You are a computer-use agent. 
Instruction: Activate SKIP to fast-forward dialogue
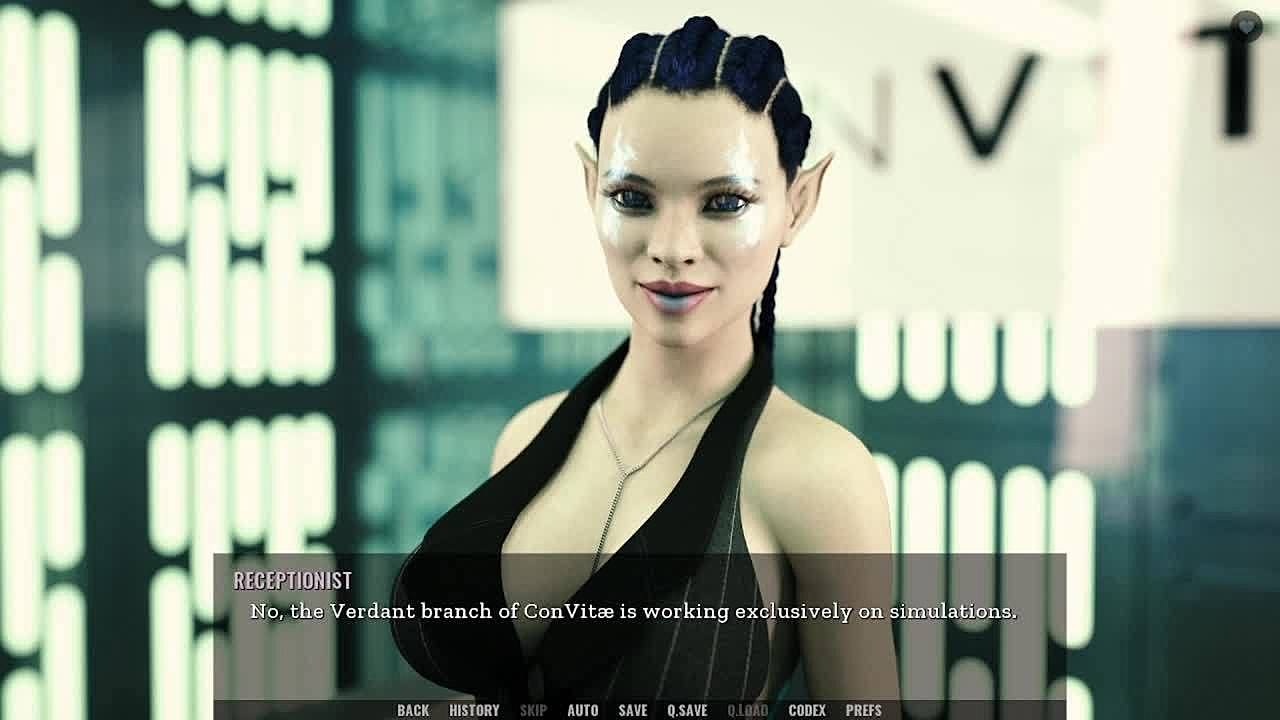[533, 710]
